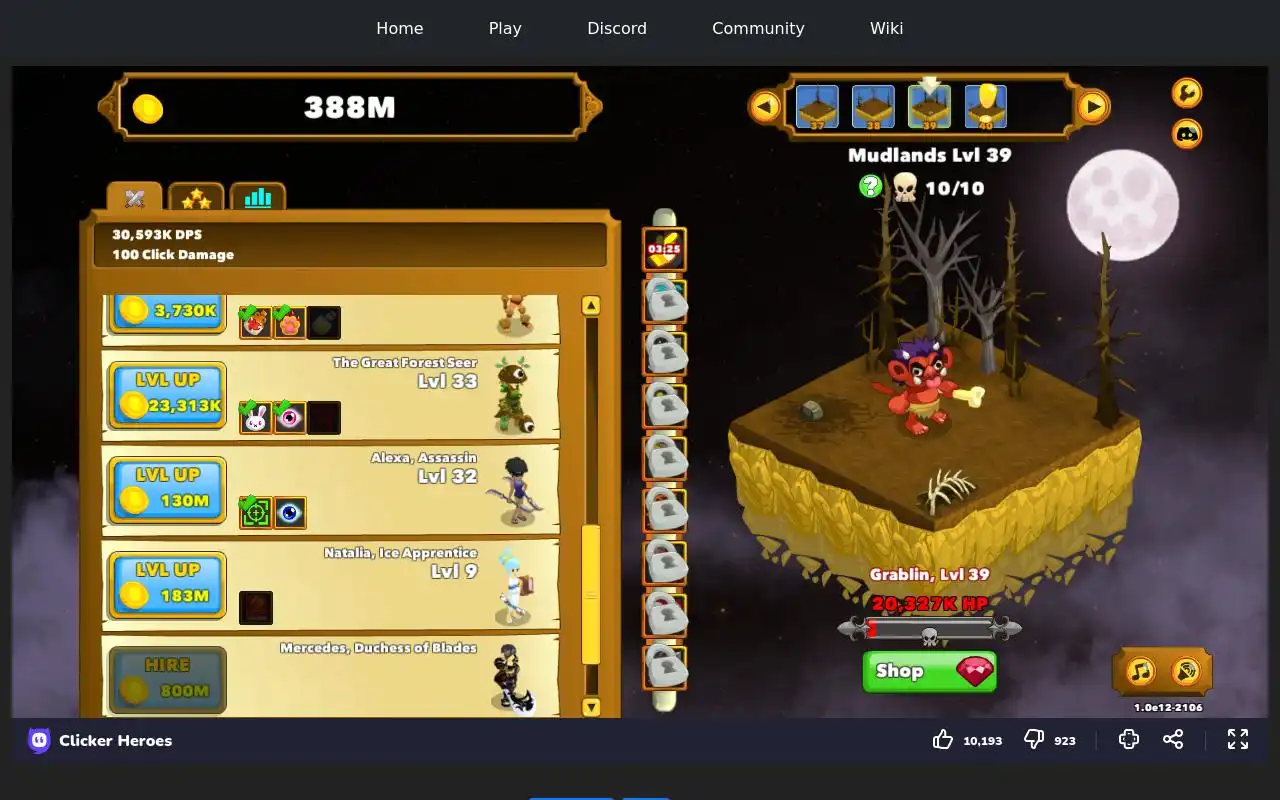The image size is (1280, 800).
Task: Go to the previous zones with left arrow
Action: (765, 106)
